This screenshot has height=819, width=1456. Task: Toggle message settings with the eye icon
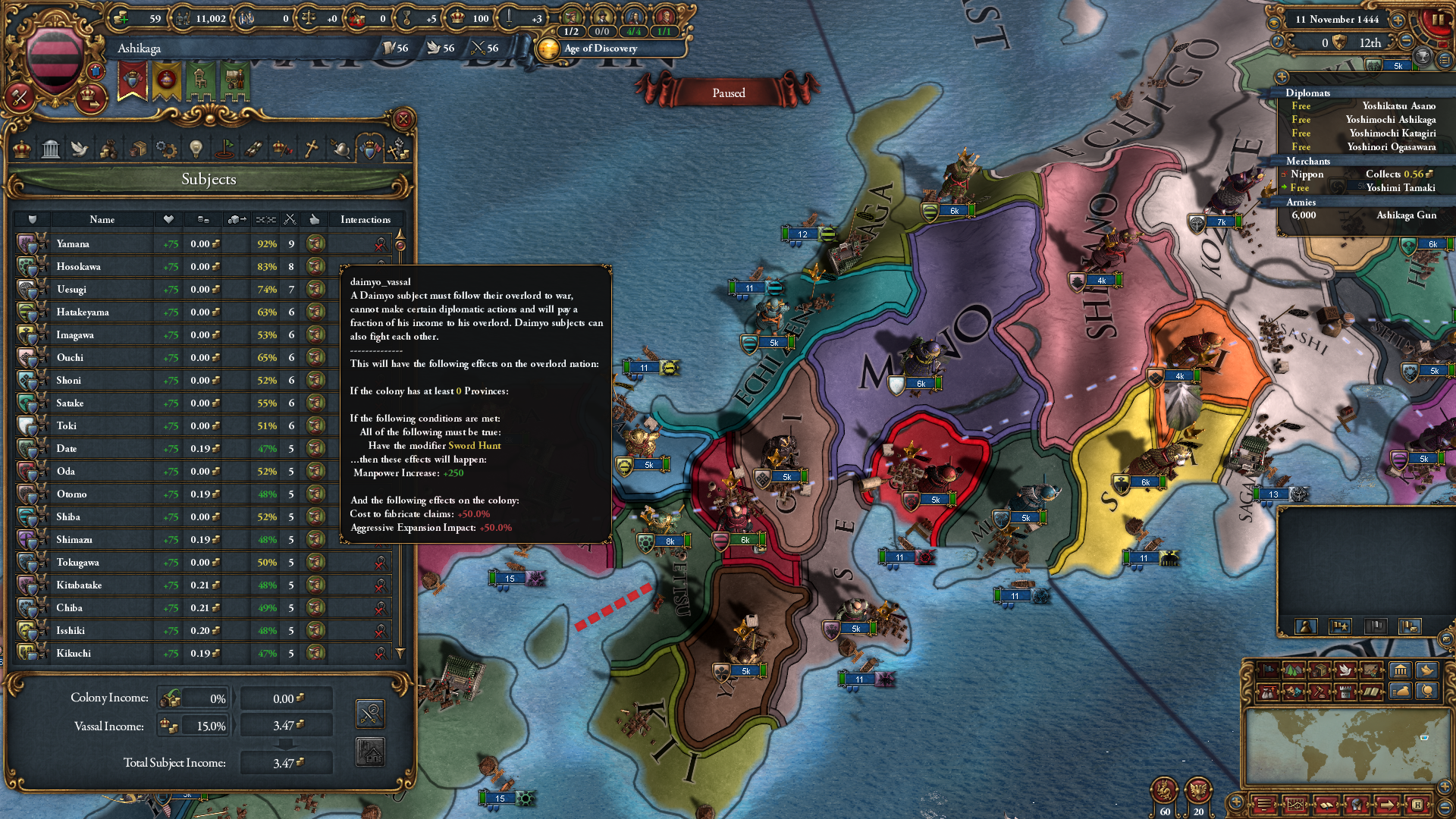tap(1274, 24)
